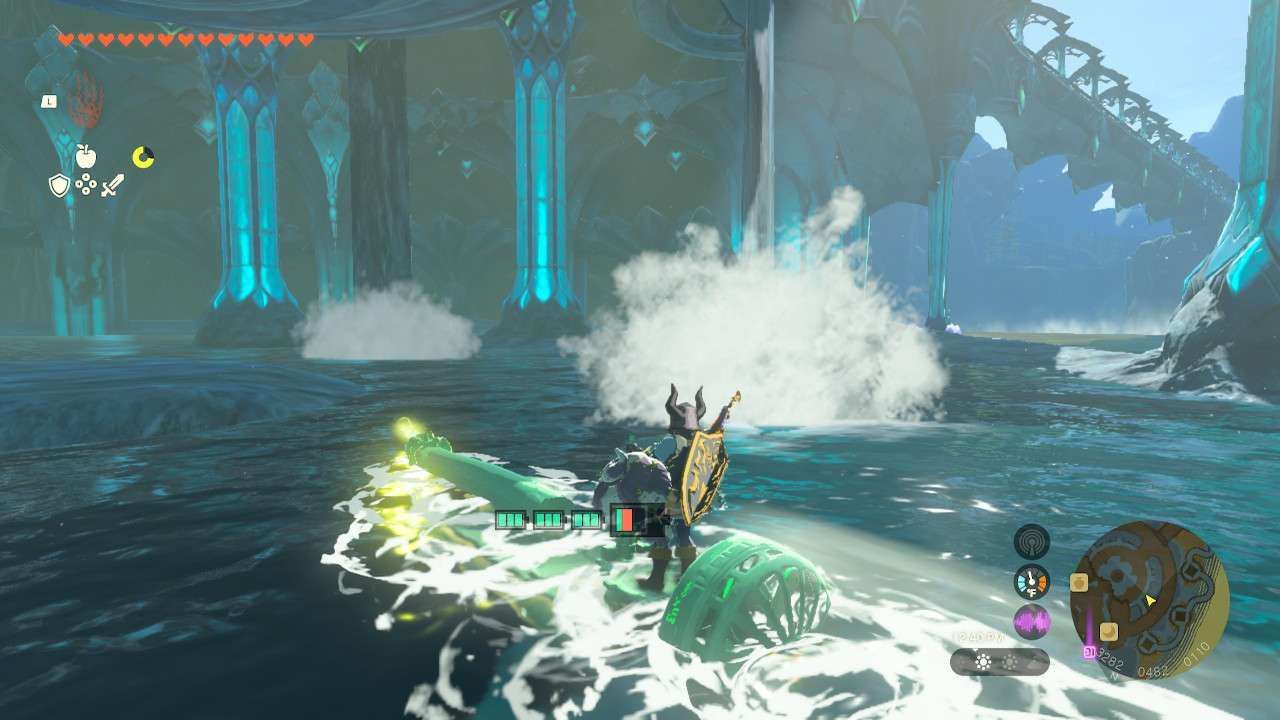The width and height of the screenshot is (1280, 720).
Task: Click the enemy detection sensor icon
Action: click(x=1032, y=542)
